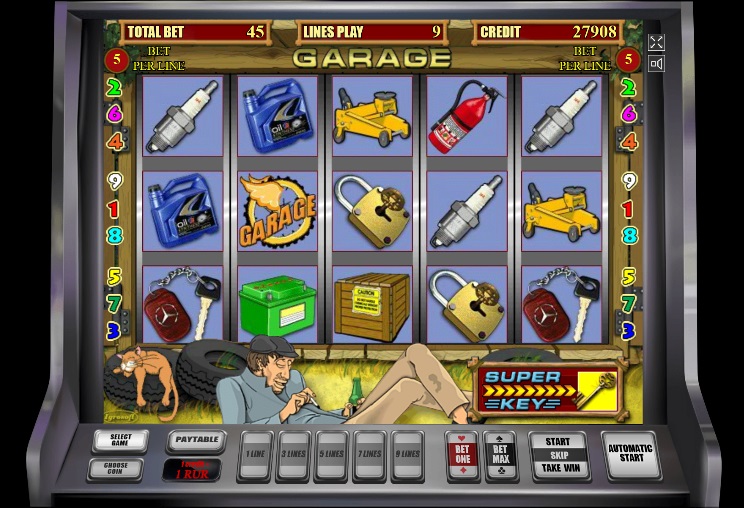Place the maximum bet with Bet Max
Image resolution: width=744 pixels, height=508 pixels.
pos(500,455)
